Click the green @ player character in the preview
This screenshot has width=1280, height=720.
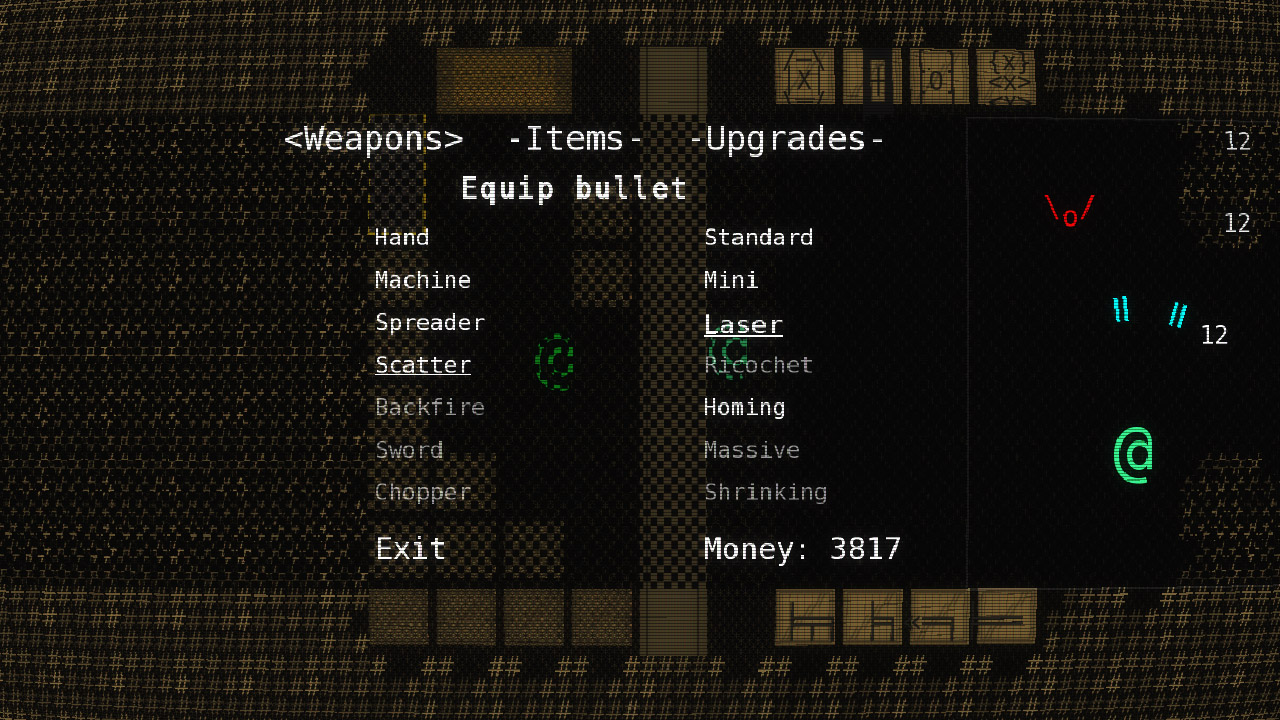point(1135,454)
